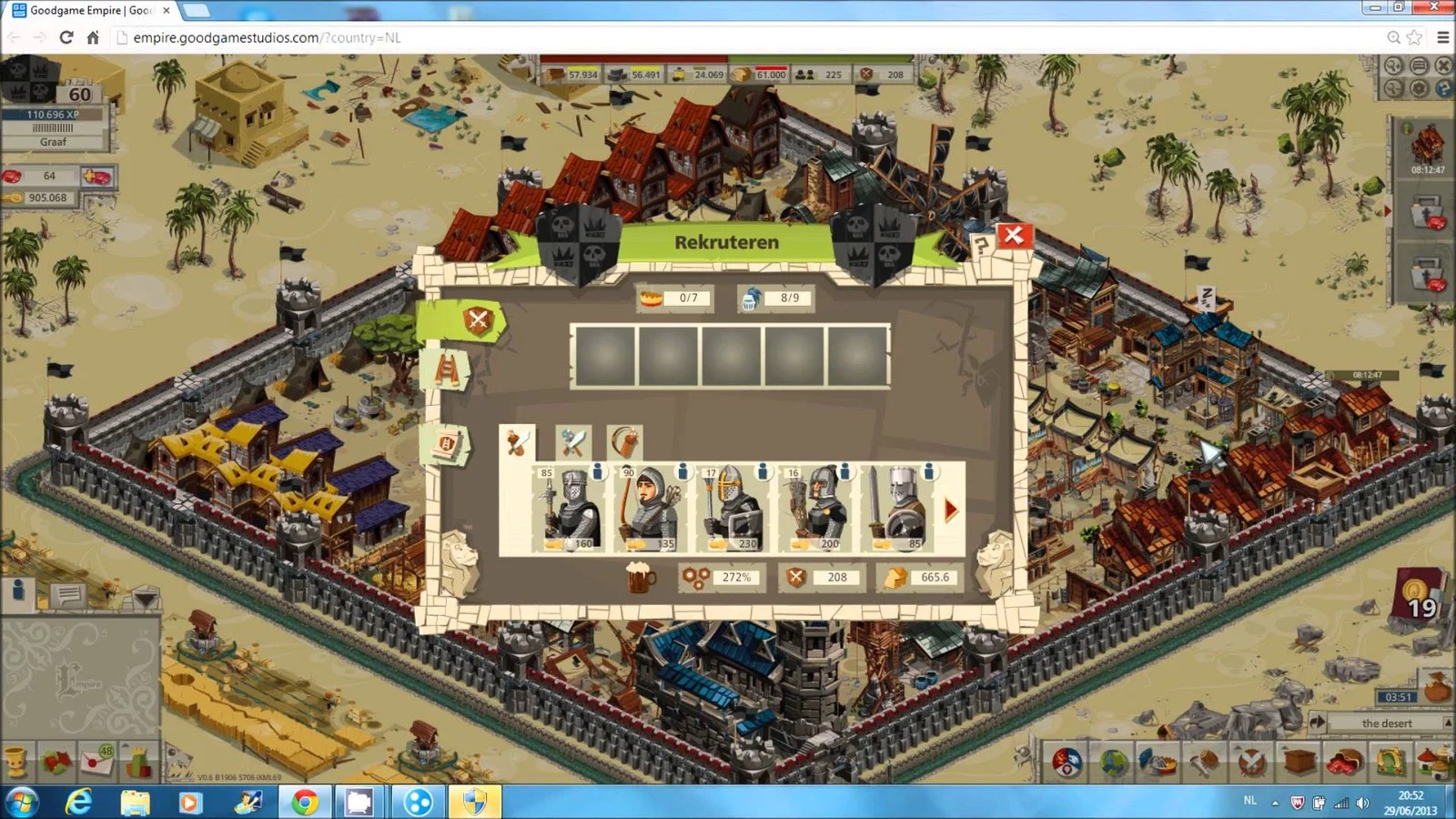1456x819 pixels.
Task: Open info on the 160-coin maceman unit
Action: (x=599, y=472)
